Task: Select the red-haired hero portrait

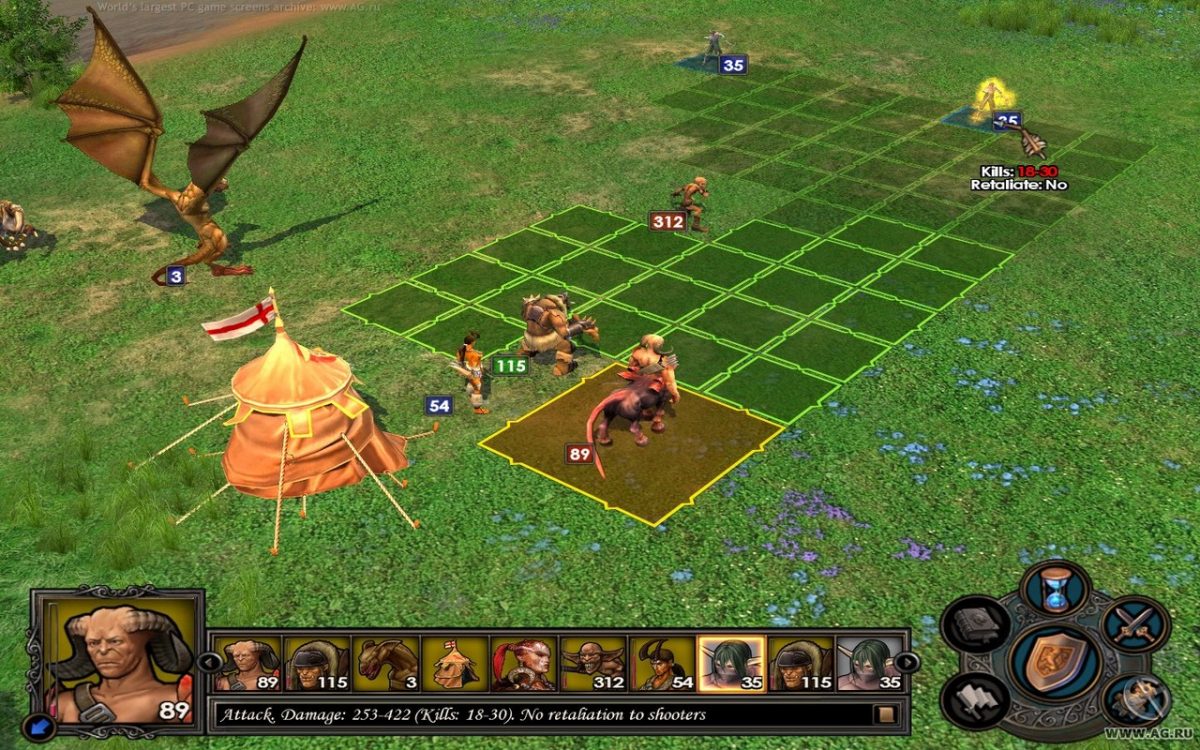Action: (523, 663)
